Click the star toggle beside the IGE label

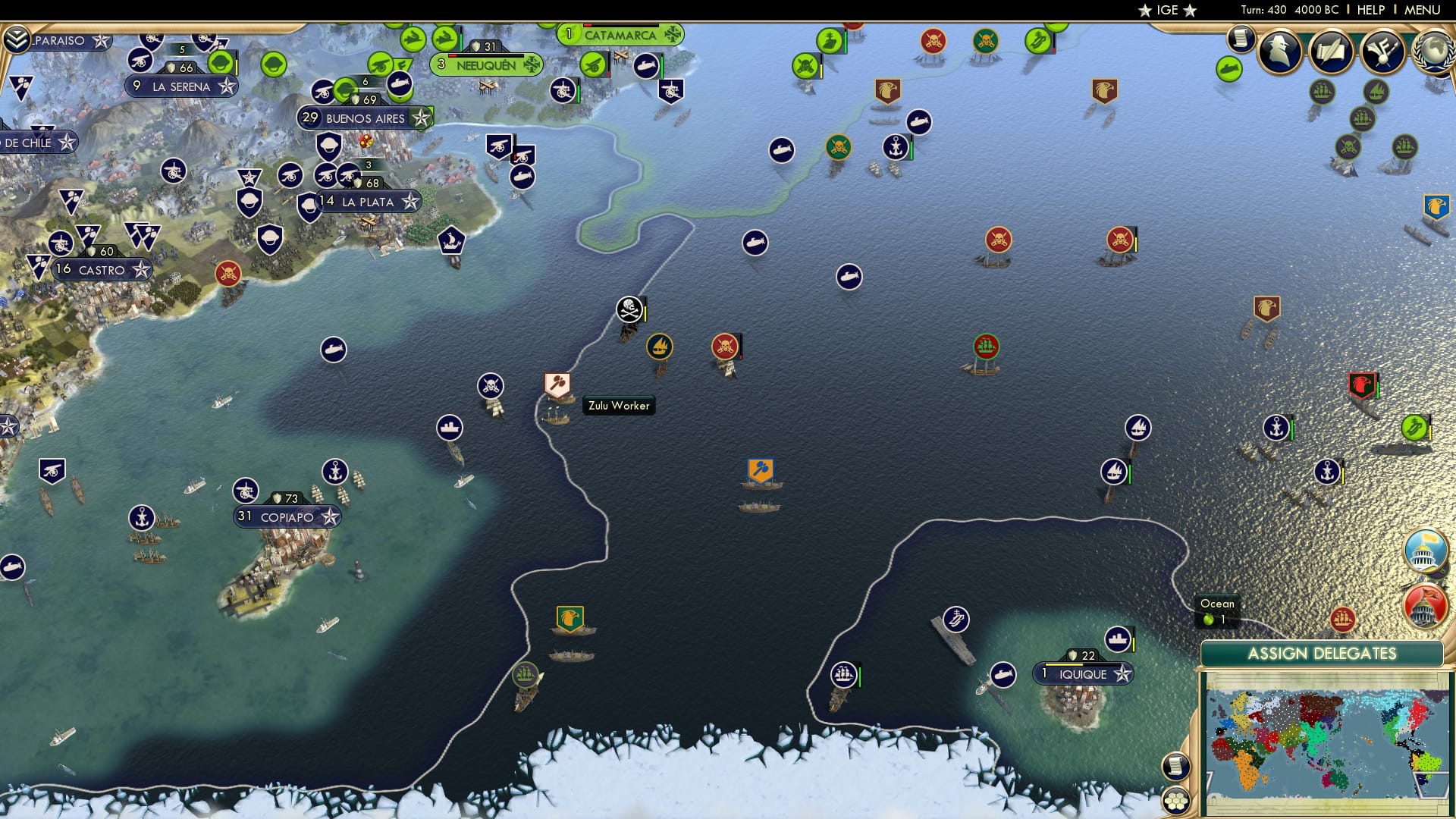pos(1144,11)
